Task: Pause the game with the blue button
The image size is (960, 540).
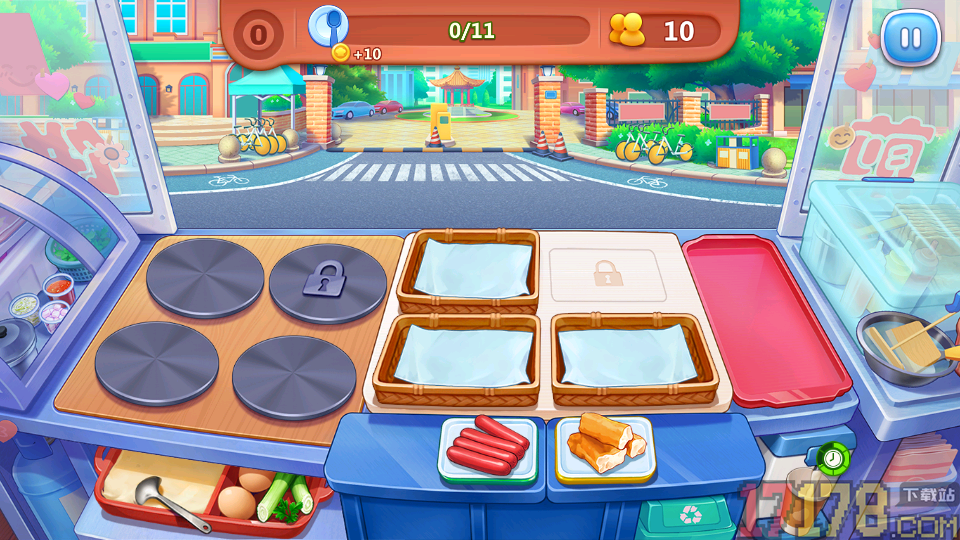Action: tap(910, 38)
